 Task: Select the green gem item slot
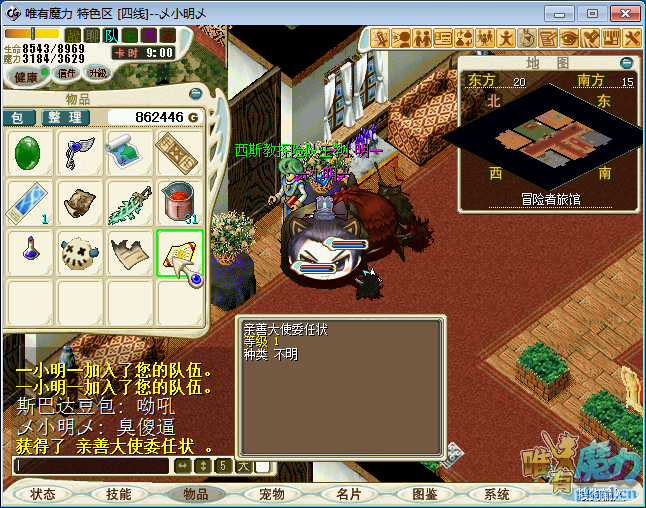click(x=31, y=154)
